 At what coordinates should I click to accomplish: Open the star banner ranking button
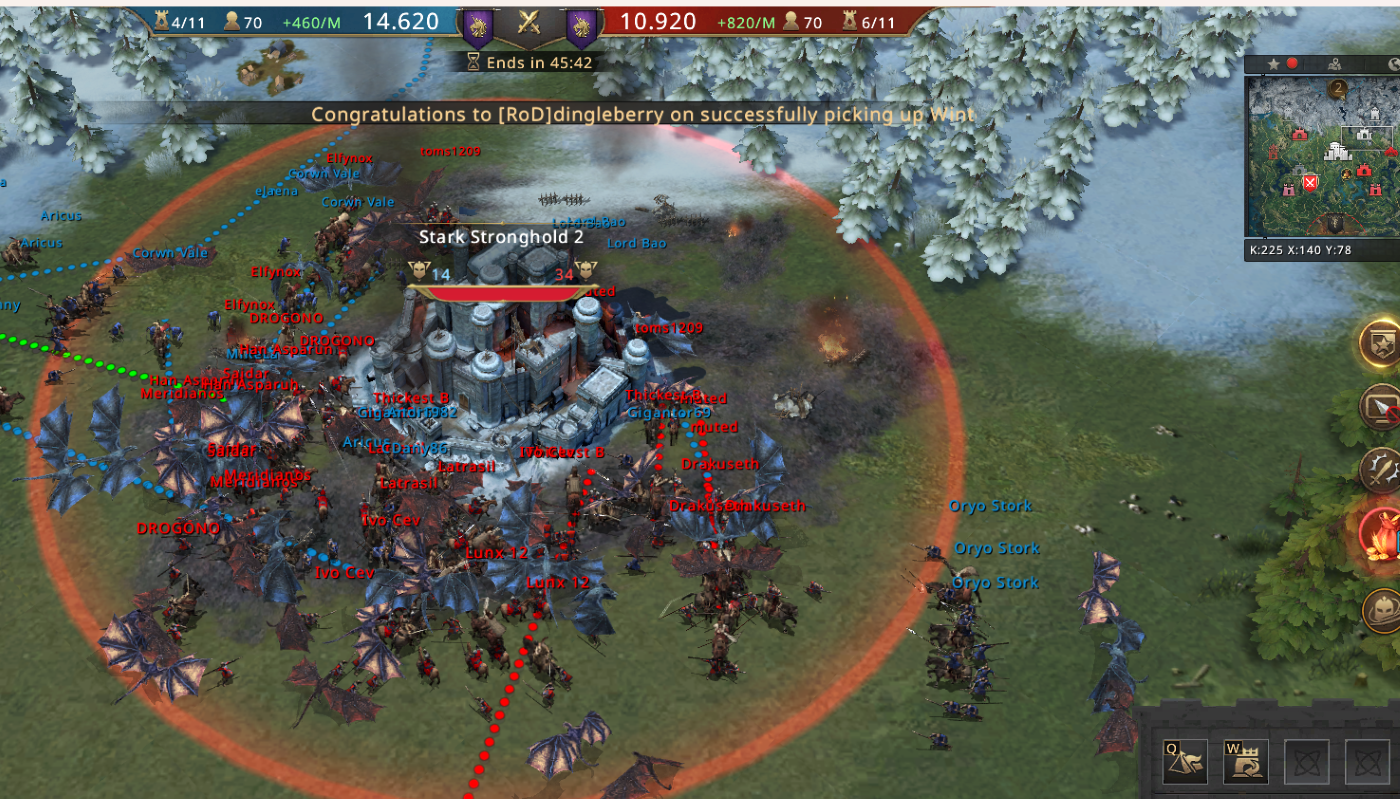1382,341
